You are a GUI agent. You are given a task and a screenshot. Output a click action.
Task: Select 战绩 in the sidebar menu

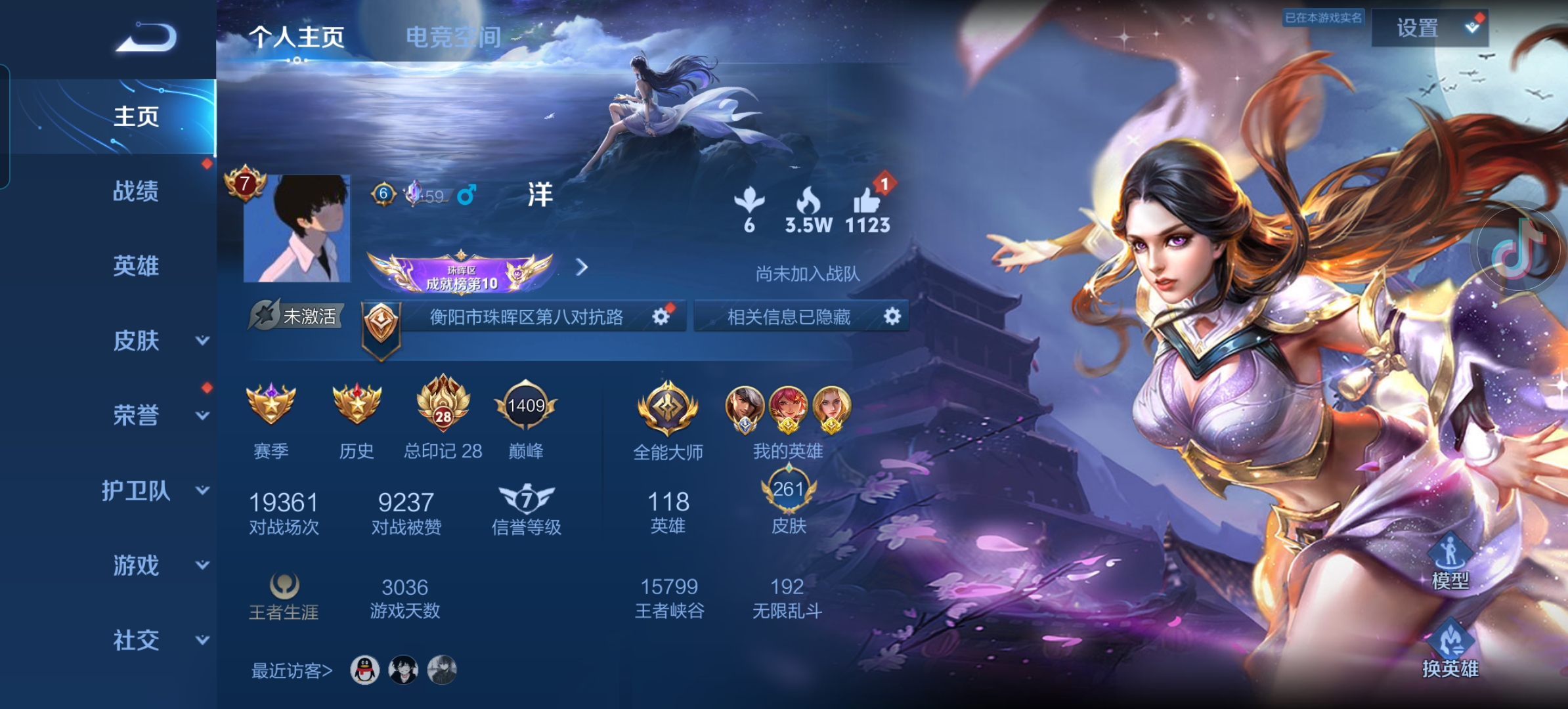point(136,192)
